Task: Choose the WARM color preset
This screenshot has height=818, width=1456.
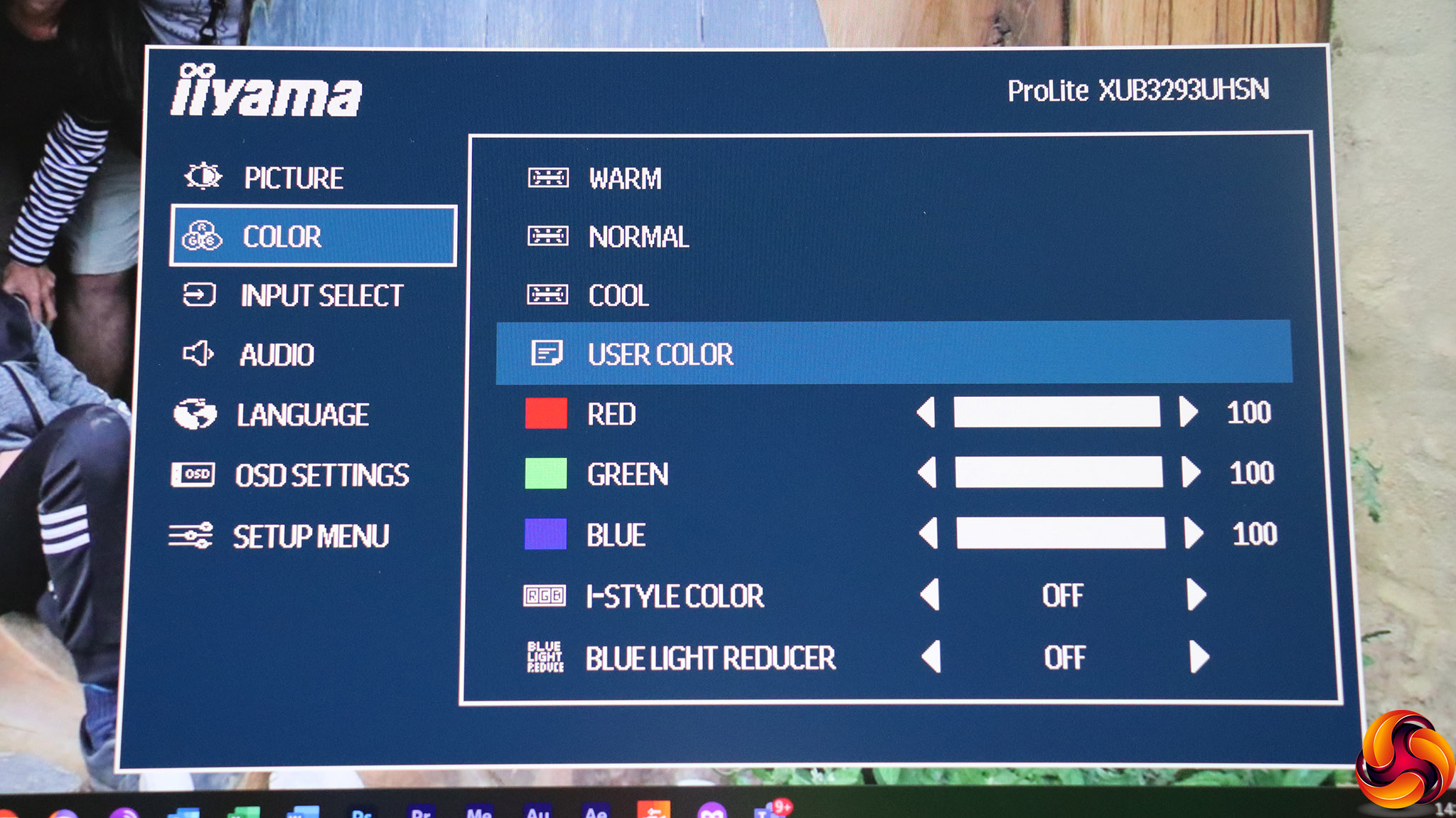Action: (624, 179)
